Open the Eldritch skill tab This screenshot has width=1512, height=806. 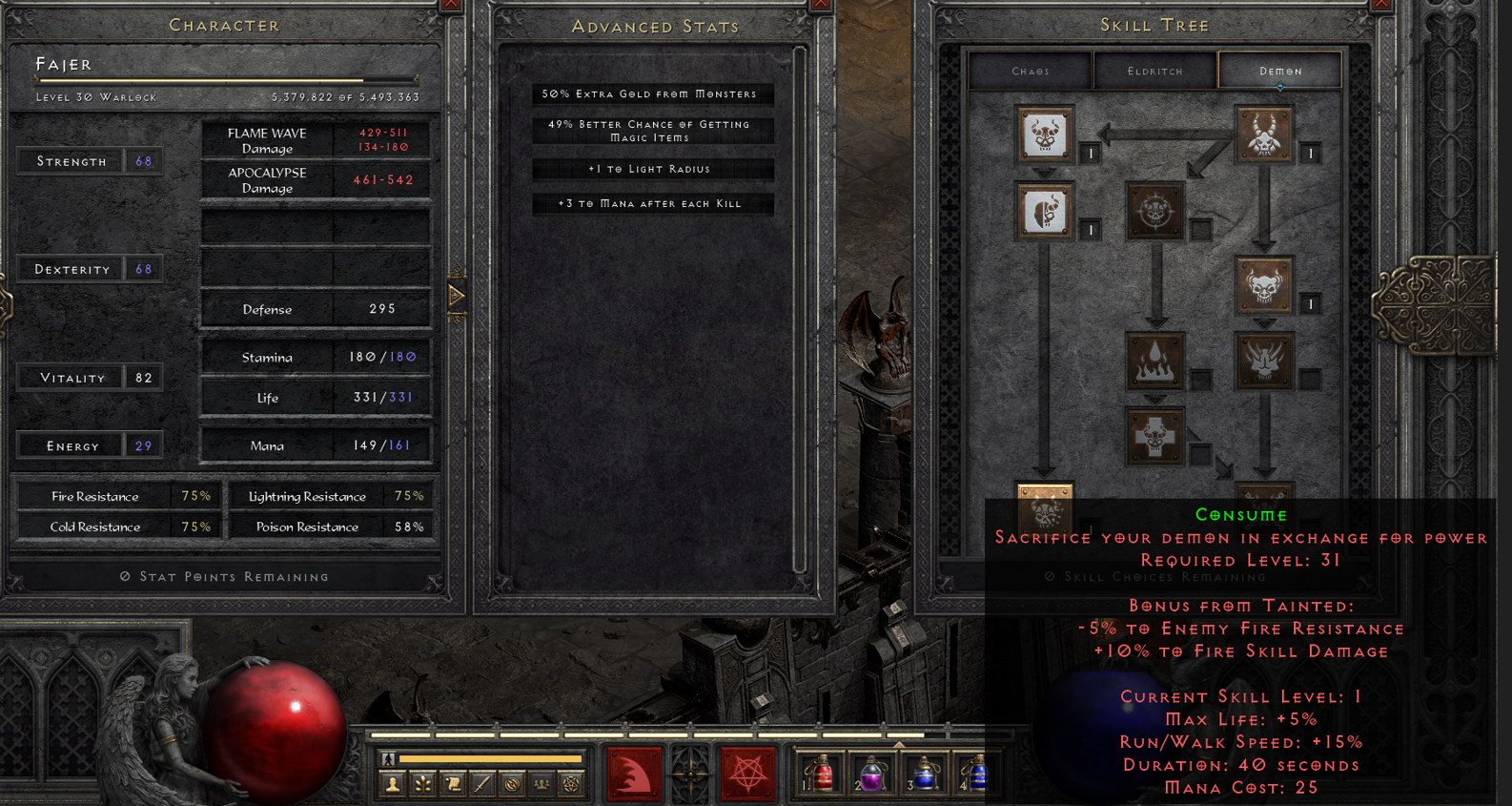pos(1154,71)
